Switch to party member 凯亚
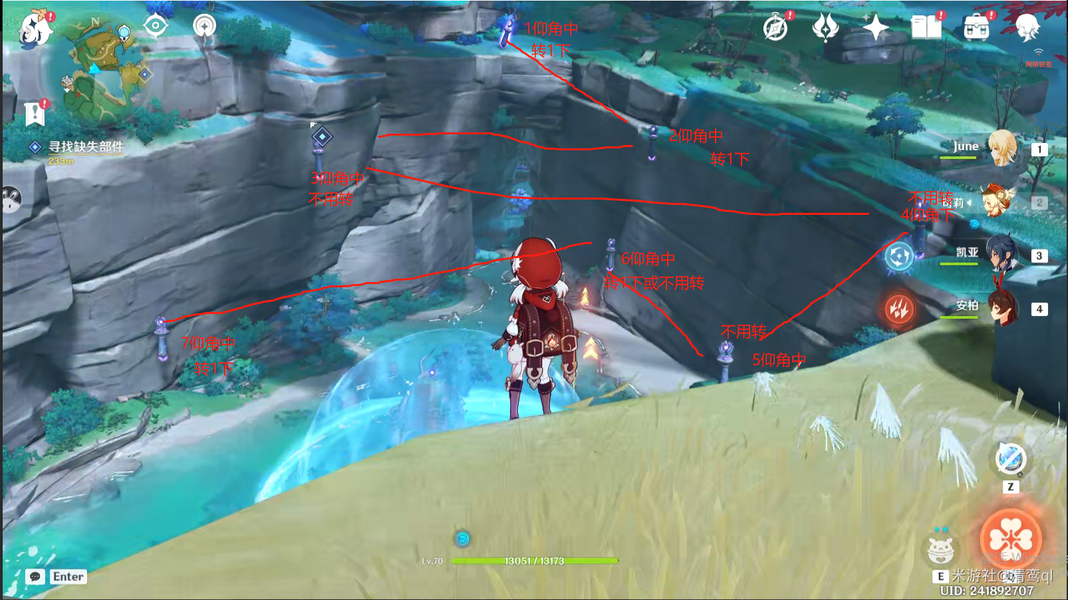Screen dimensions: 1068x600 tap(1002, 255)
